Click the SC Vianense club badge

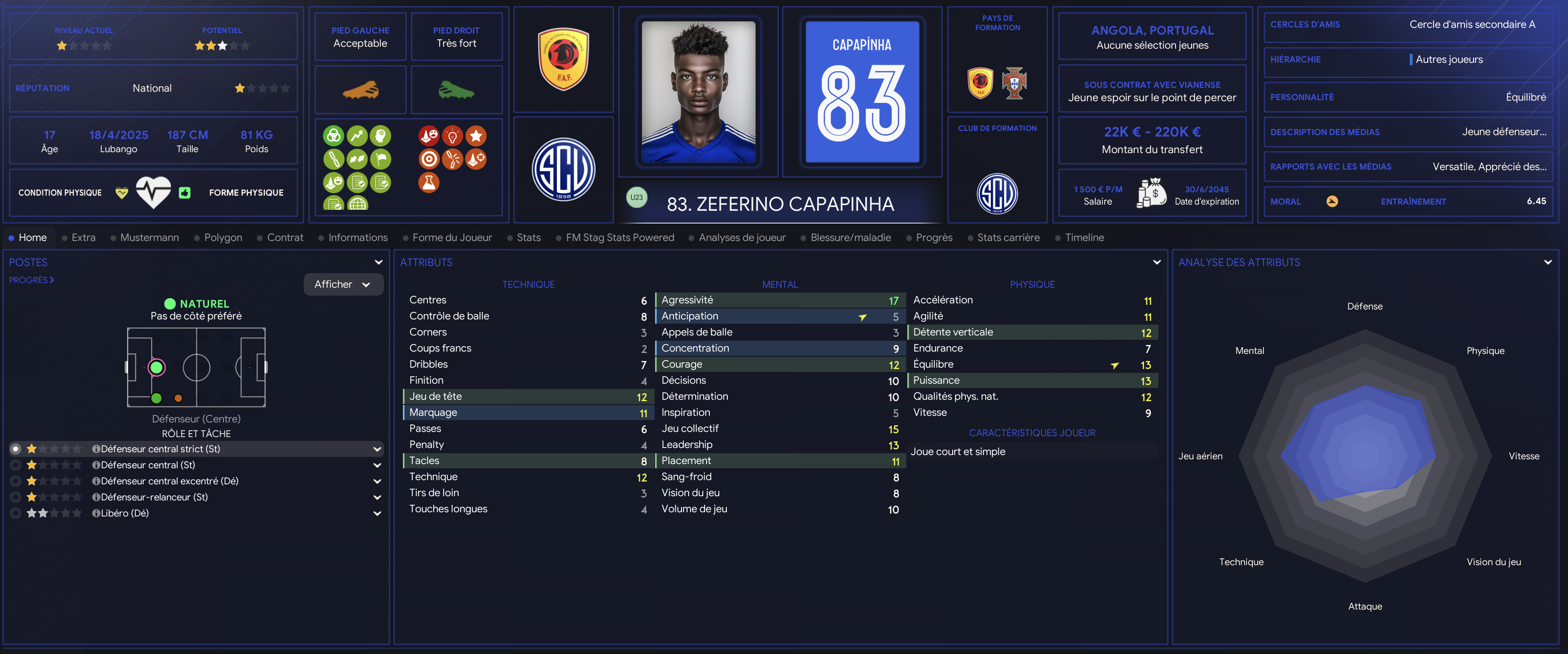[x=563, y=170]
